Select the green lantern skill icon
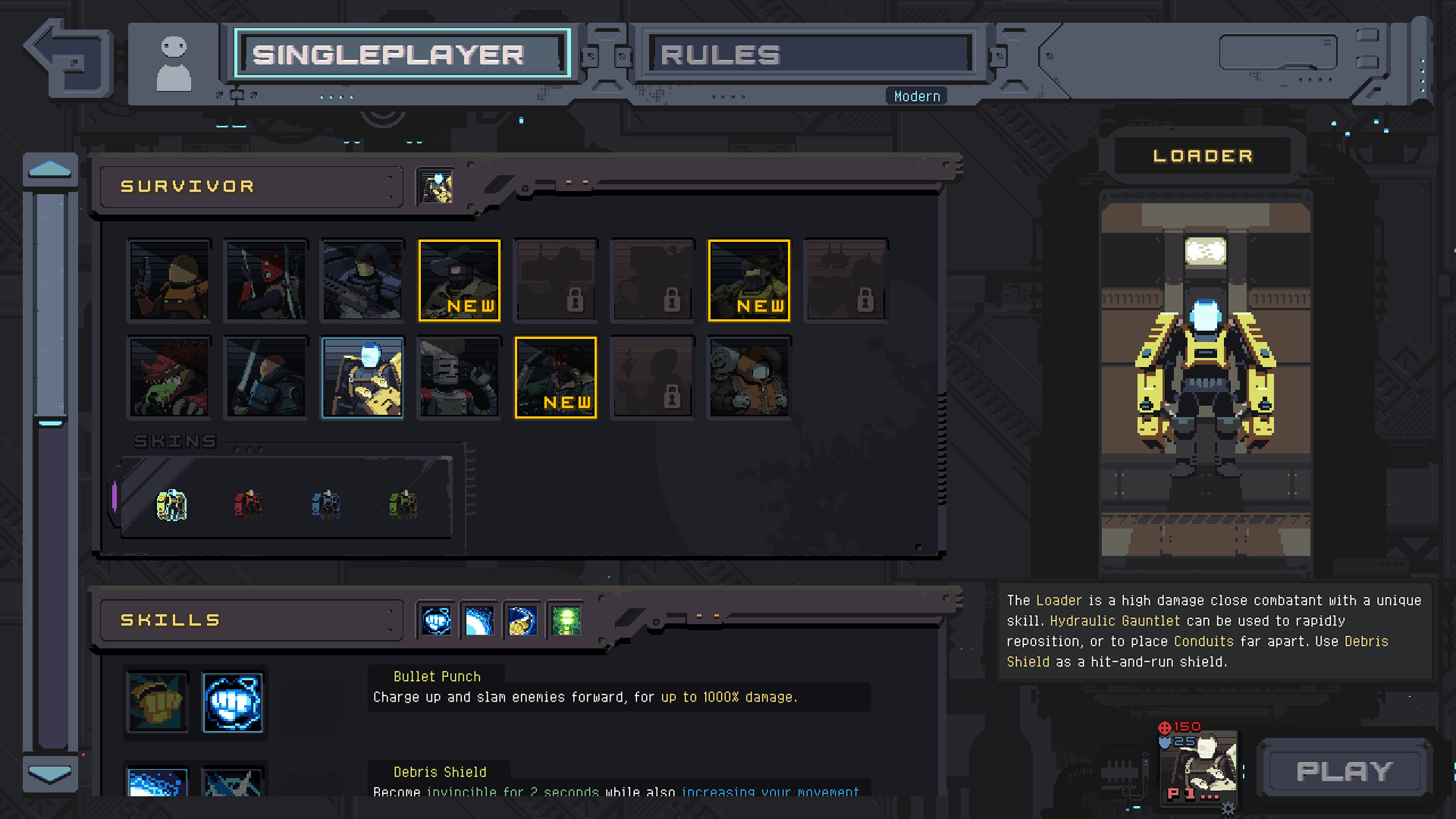 coord(565,620)
